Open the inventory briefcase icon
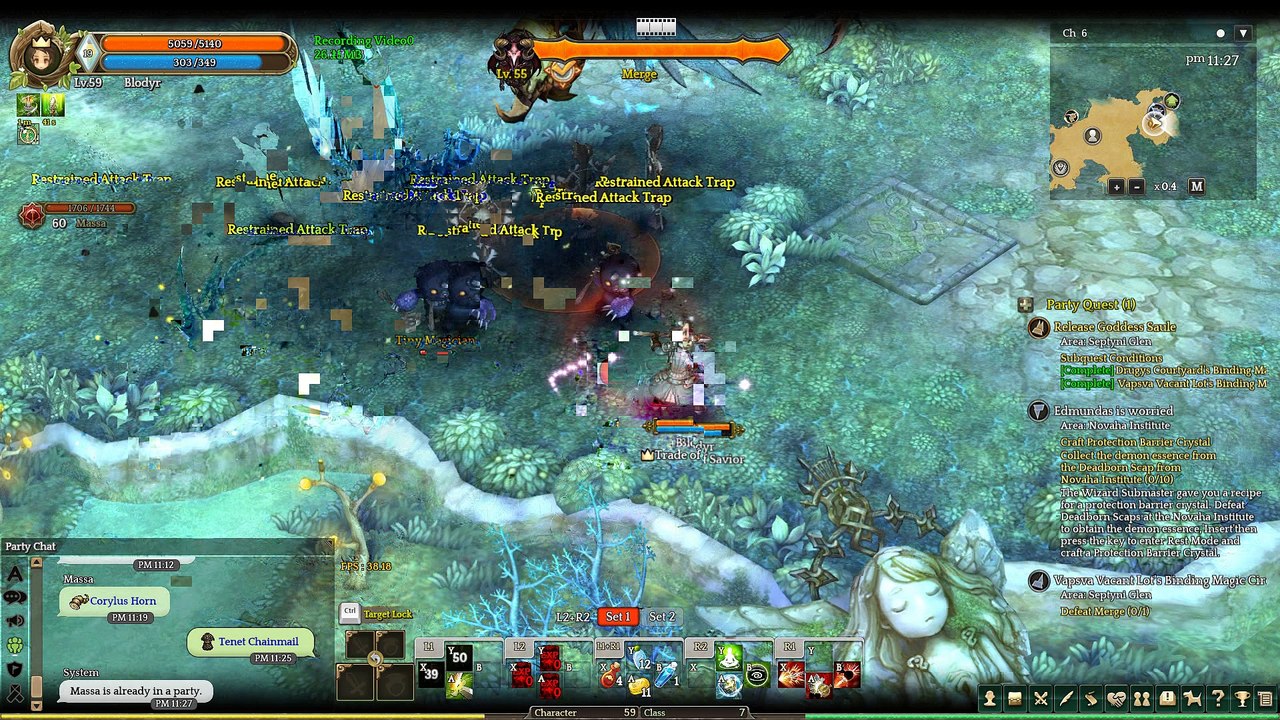This screenshot has width=1280, height=720. [x=1015, y=699]
